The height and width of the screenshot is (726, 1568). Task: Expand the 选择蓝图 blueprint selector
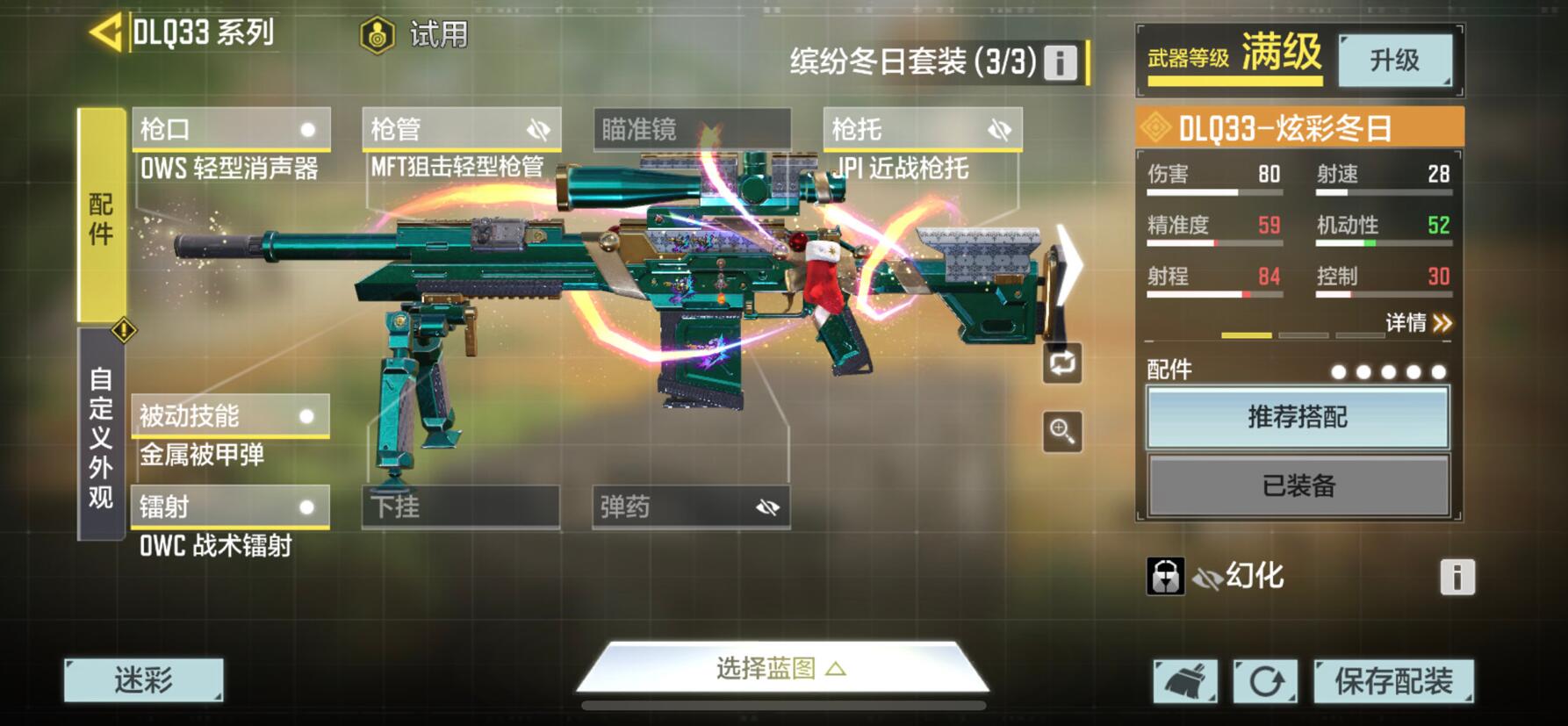pos(781,670)
